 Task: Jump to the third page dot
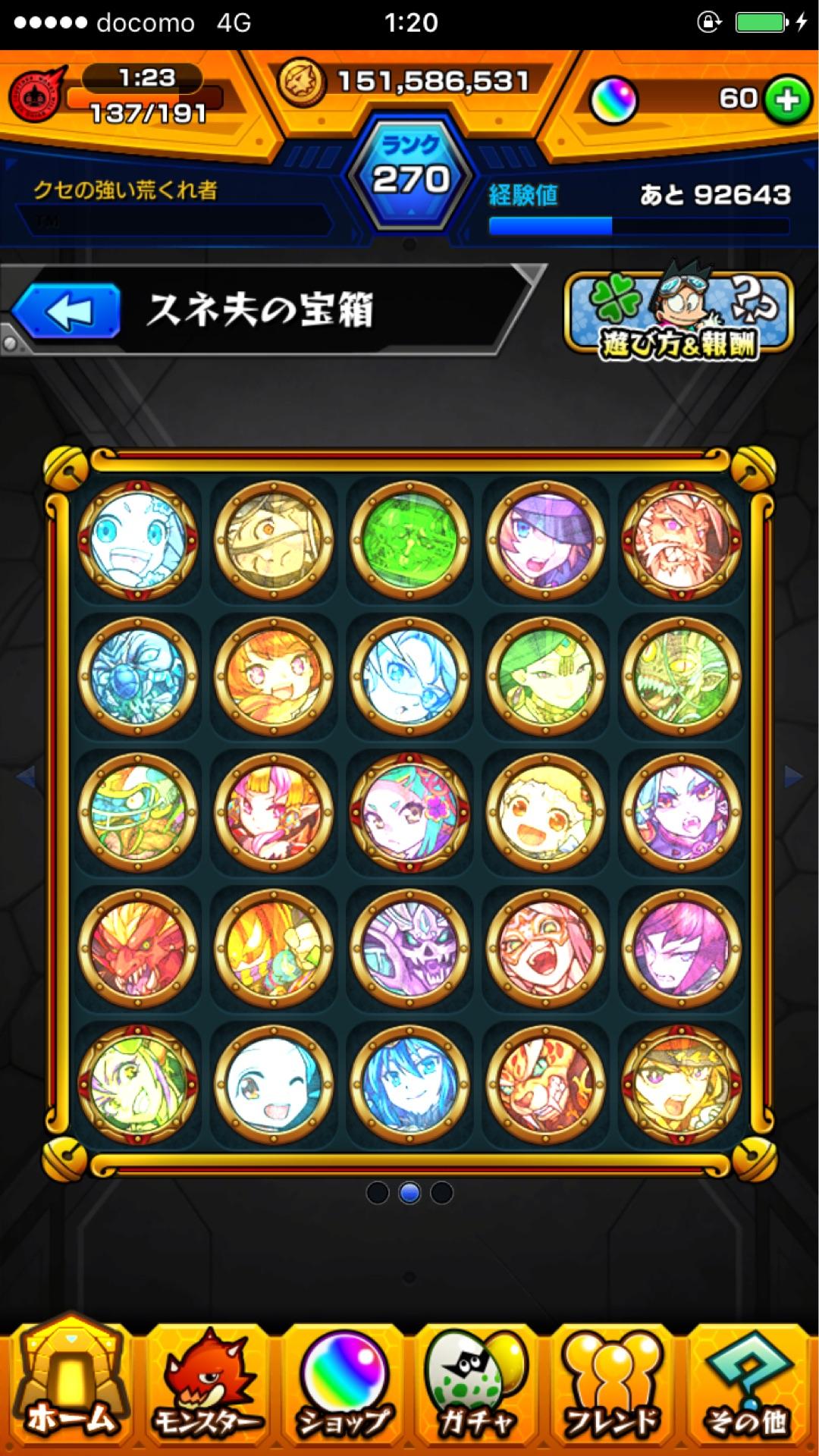tap(441, 1193)
